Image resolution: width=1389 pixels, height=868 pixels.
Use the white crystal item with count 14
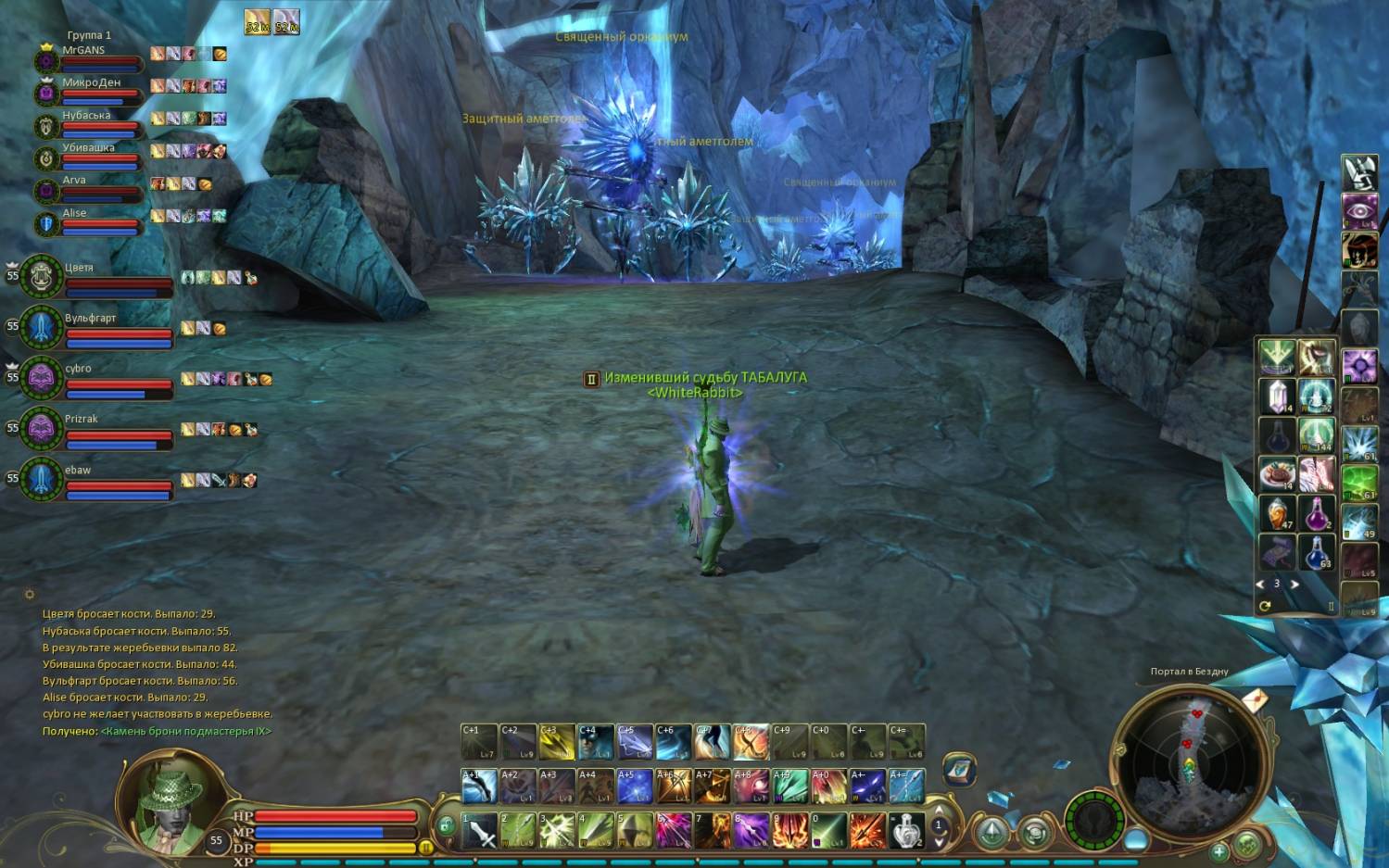(1277, 396)
